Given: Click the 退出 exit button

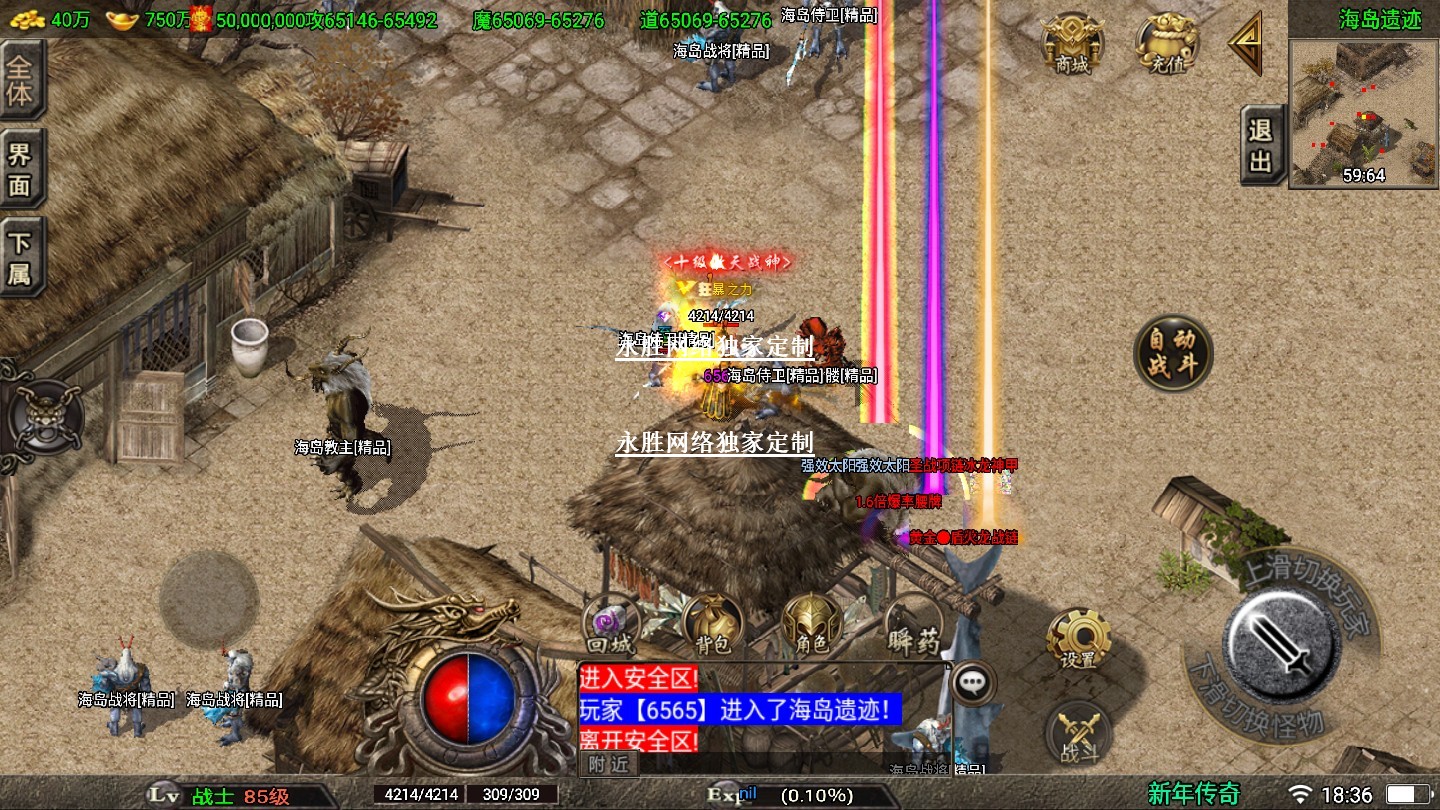Looking at the screenshot, I should 1262,145.
